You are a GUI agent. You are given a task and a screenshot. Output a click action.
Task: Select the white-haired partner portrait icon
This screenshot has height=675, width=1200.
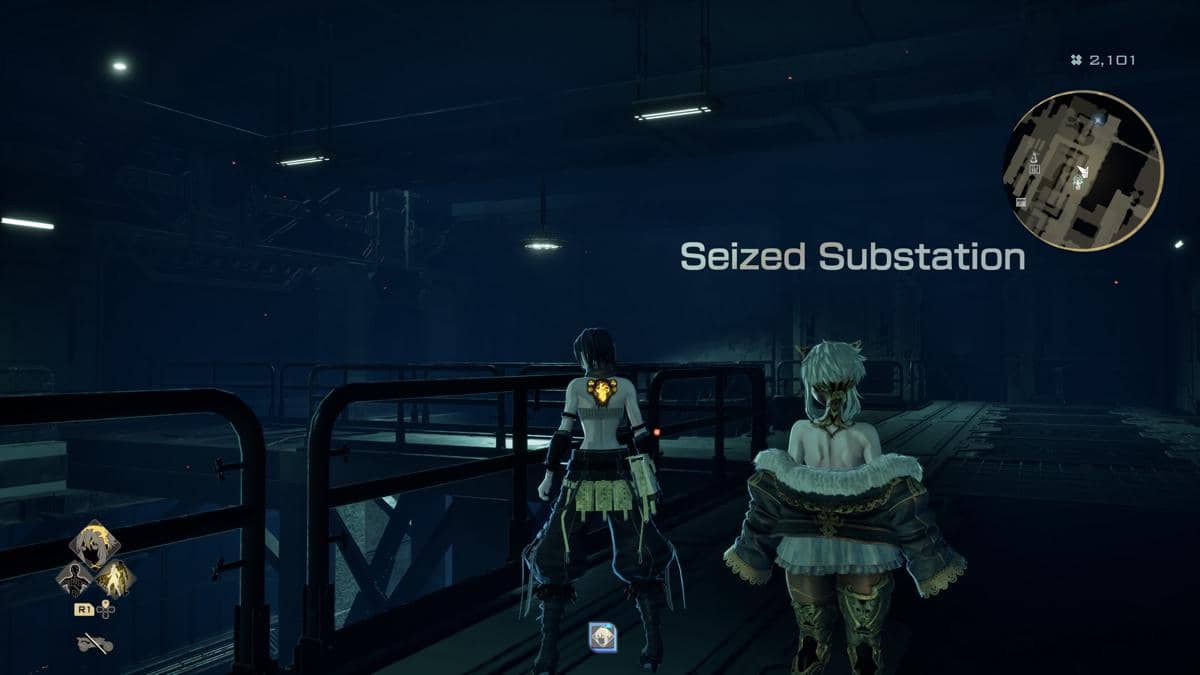[95, 543]
